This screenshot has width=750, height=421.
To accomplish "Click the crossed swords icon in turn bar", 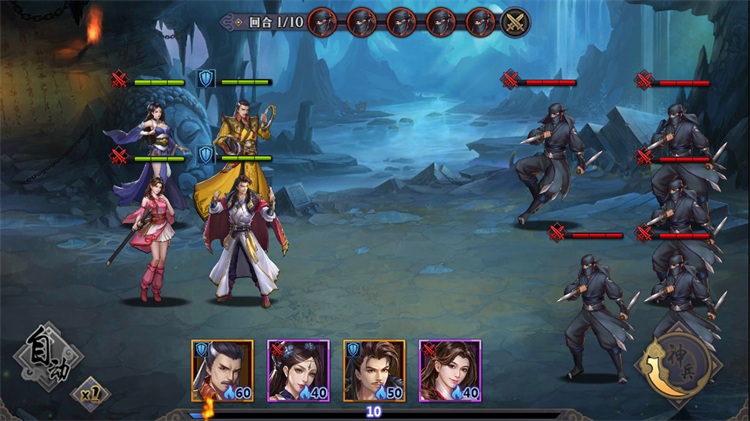I will point(516,22).
